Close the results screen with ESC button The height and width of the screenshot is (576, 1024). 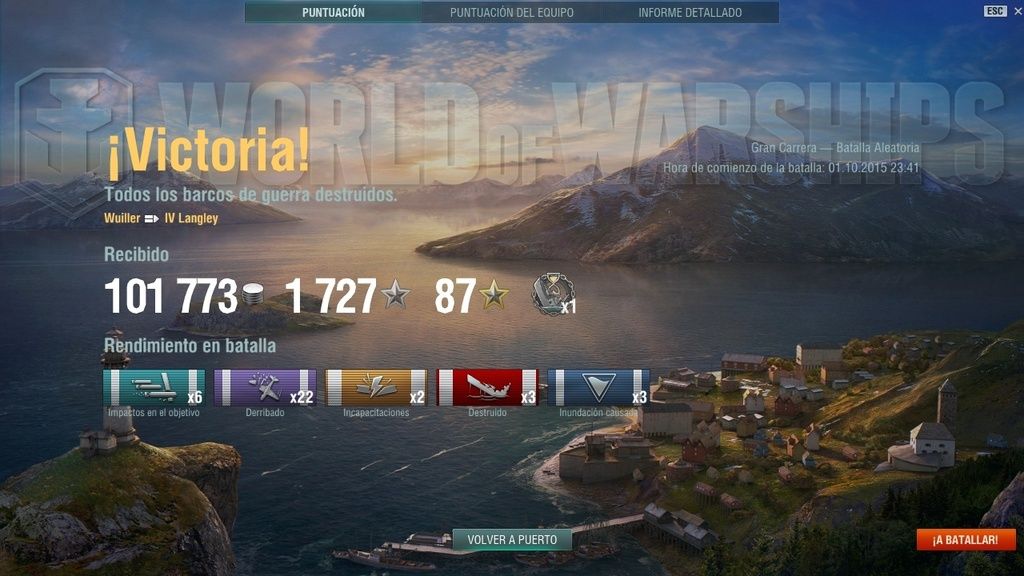point(995,11)
